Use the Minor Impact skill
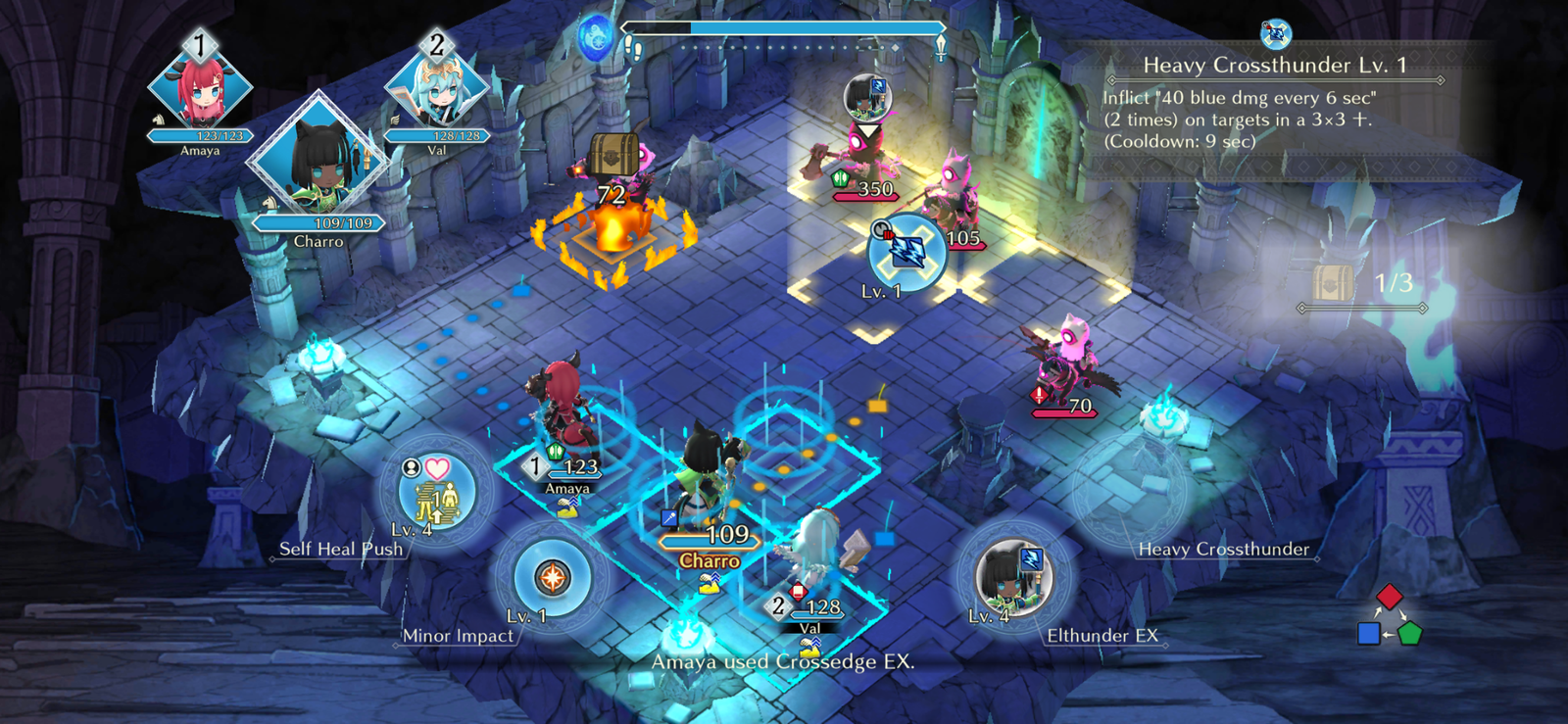Screen dimensions: 1568x724 [x=553, y=578]
